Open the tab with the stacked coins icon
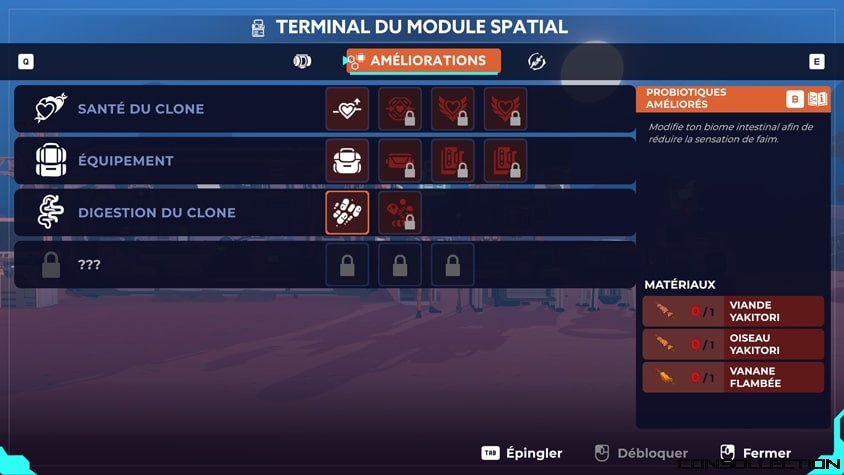Screen dimensions: 844x475 pyautogui.click(x=302, y=61)
